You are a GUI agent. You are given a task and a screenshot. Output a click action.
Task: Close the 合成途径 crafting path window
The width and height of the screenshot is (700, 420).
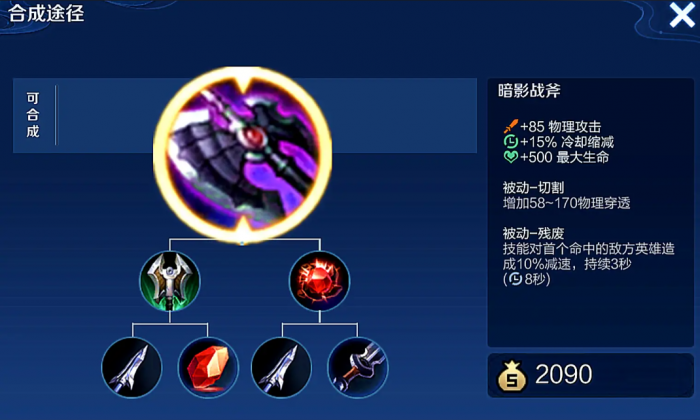681,15
